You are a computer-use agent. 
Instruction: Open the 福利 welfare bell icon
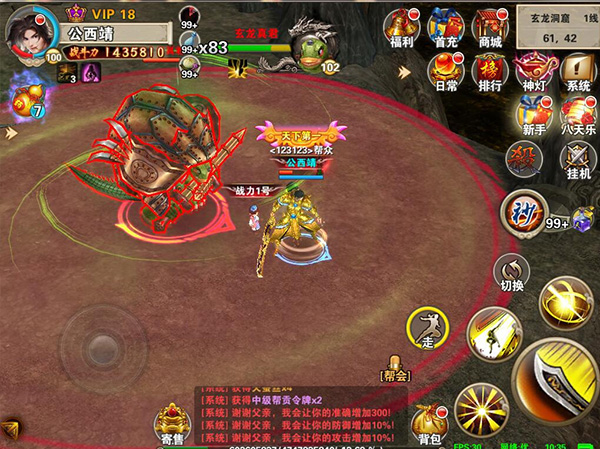(402, 27)
